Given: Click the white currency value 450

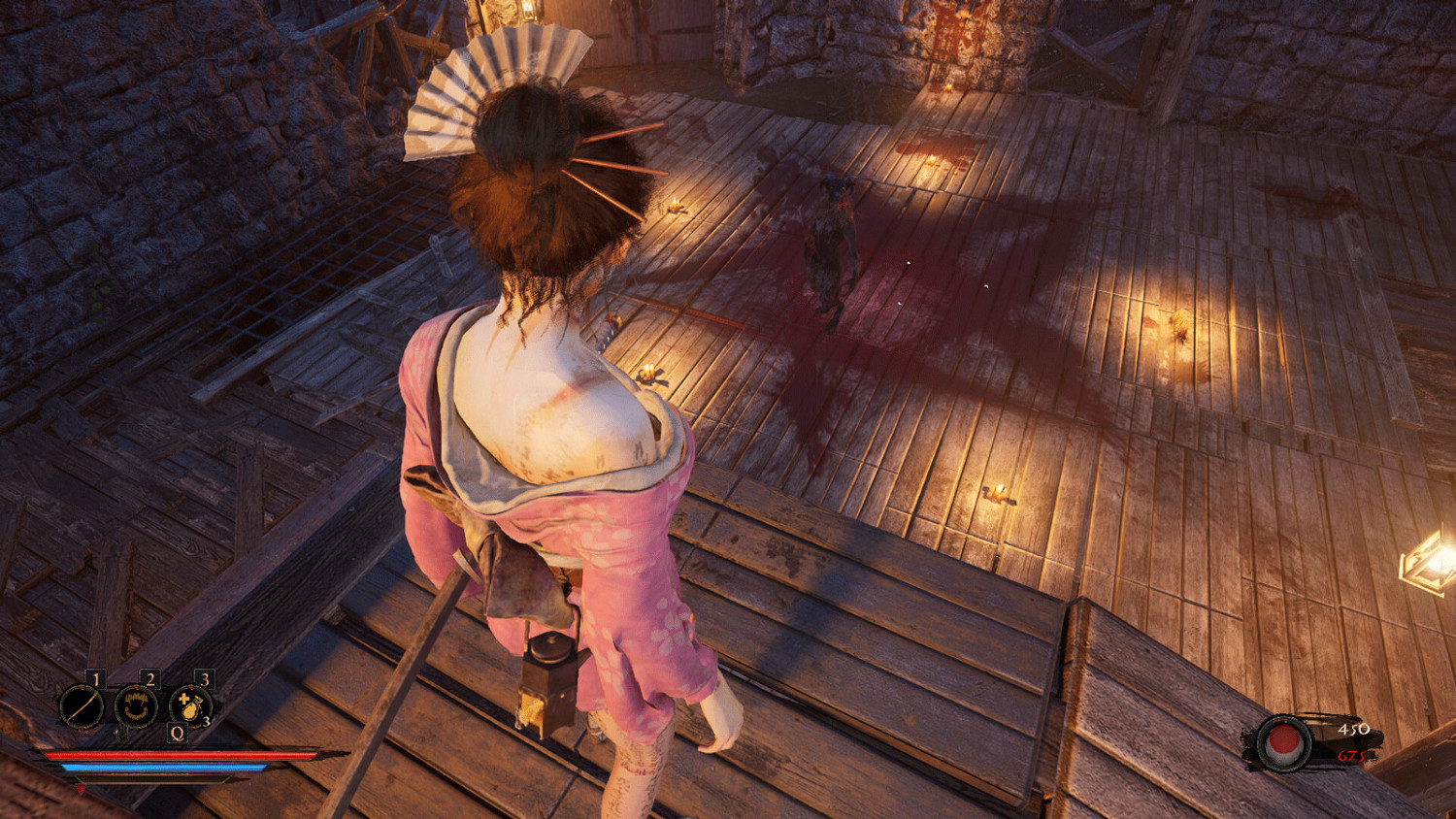Looking at the screenshot, I should point(1354,730).
